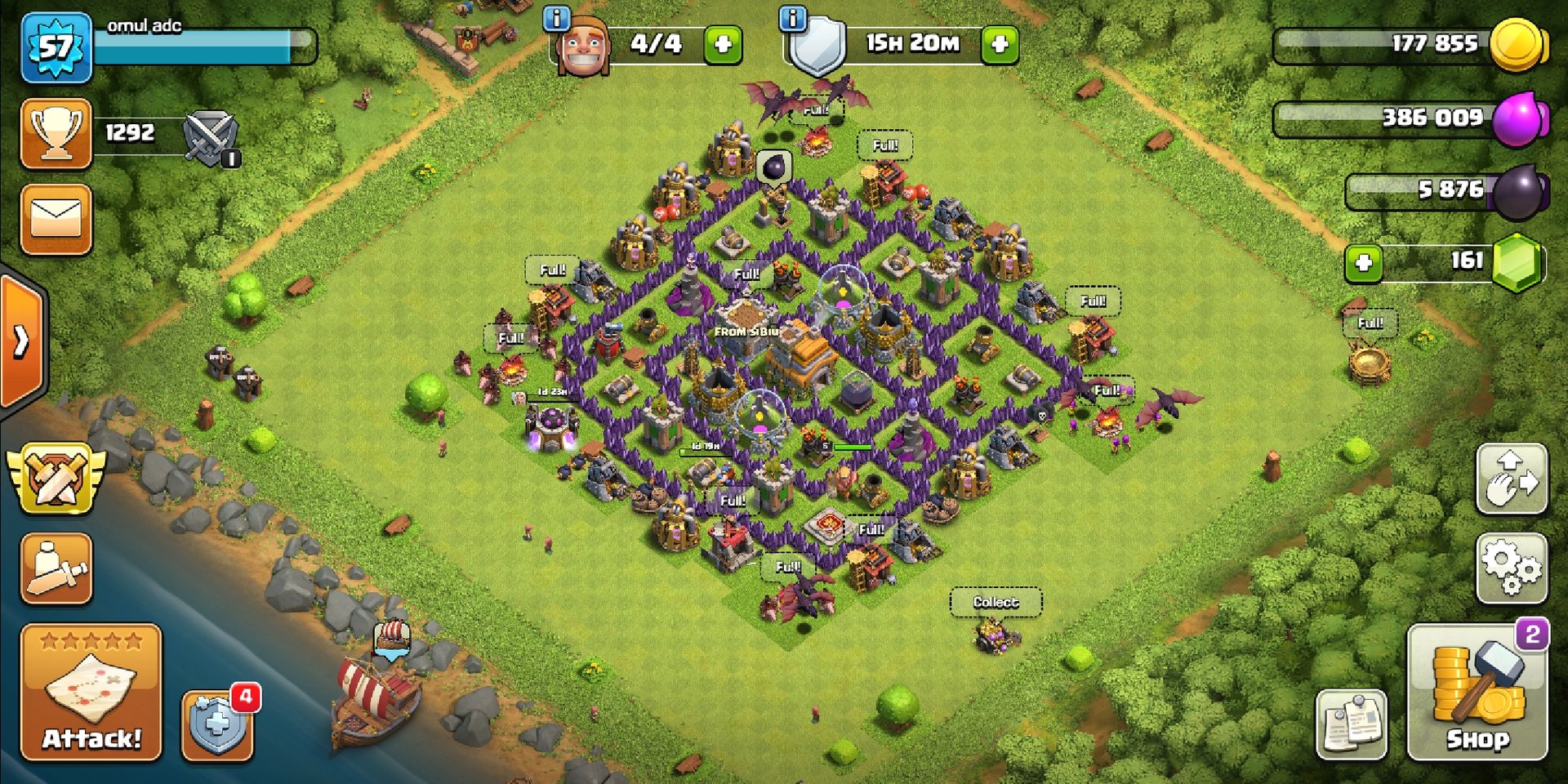Open the crossed swords shield icon
Screen dimensions: 1568x784
tap(211, 137)
